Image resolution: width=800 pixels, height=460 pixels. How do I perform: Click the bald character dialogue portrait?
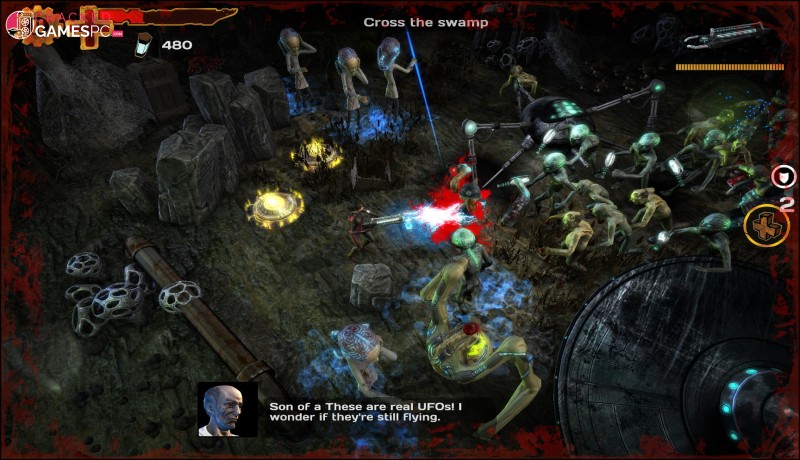tap(226, 408)
